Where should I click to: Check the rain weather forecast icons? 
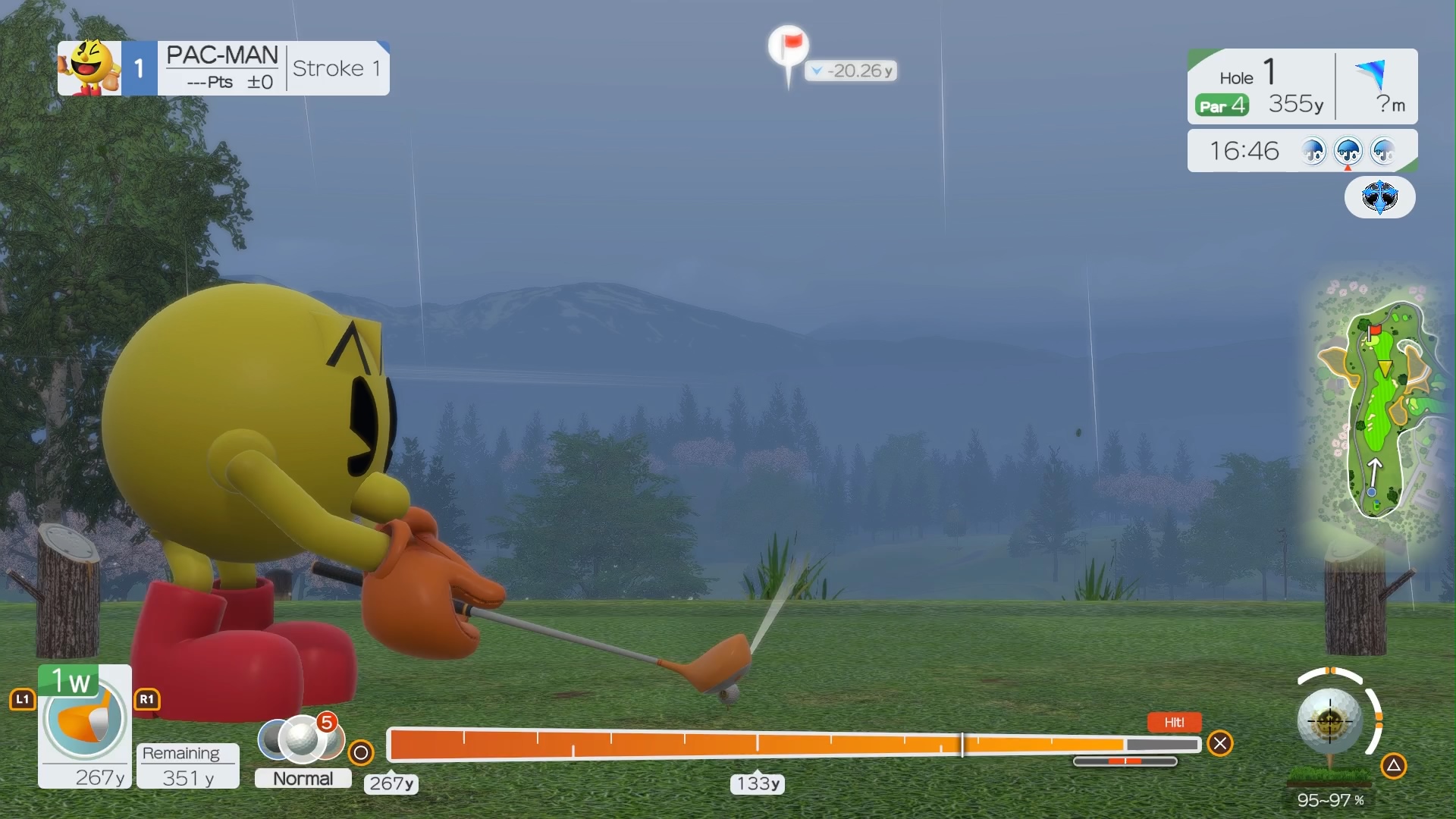tap(1348, 151)
